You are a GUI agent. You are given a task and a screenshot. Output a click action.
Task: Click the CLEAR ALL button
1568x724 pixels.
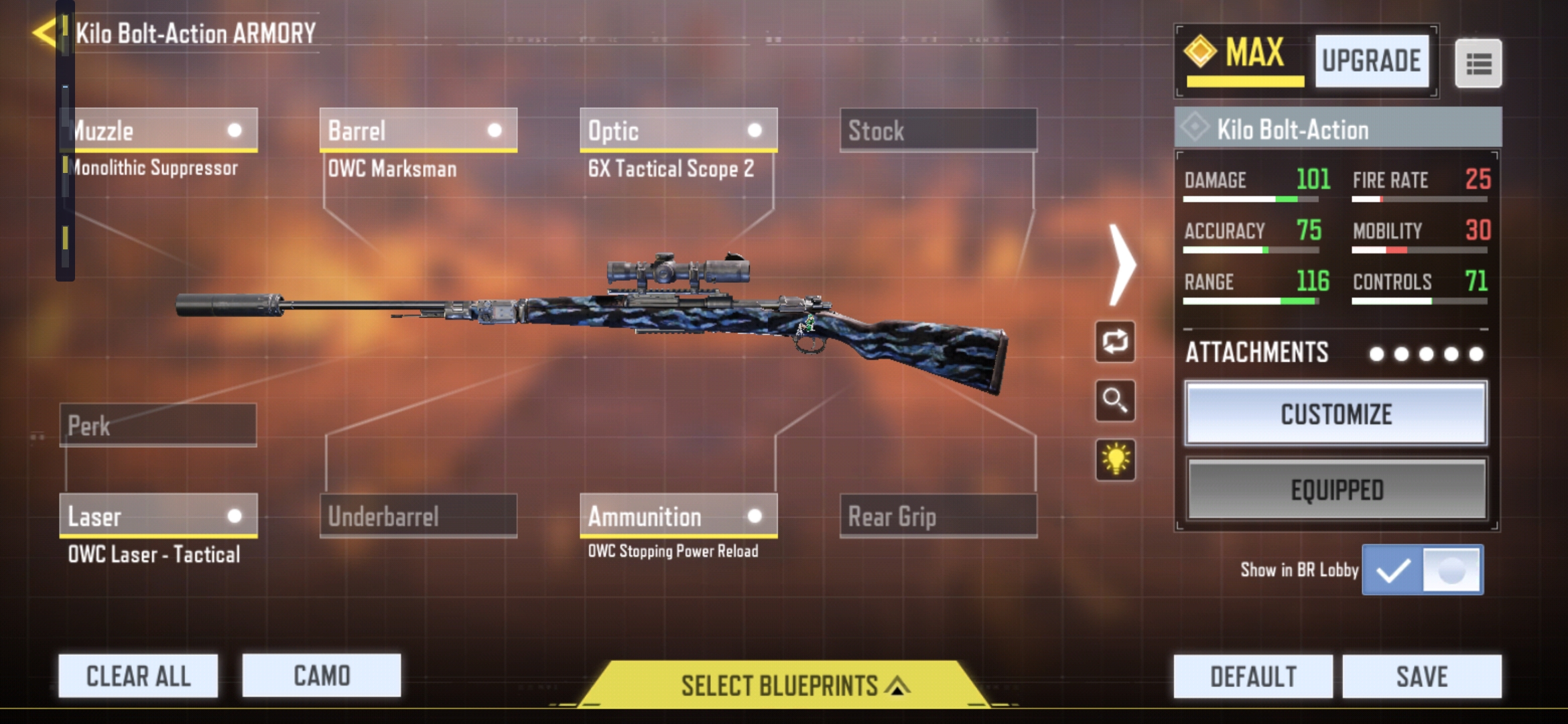(x=137, y=675)
